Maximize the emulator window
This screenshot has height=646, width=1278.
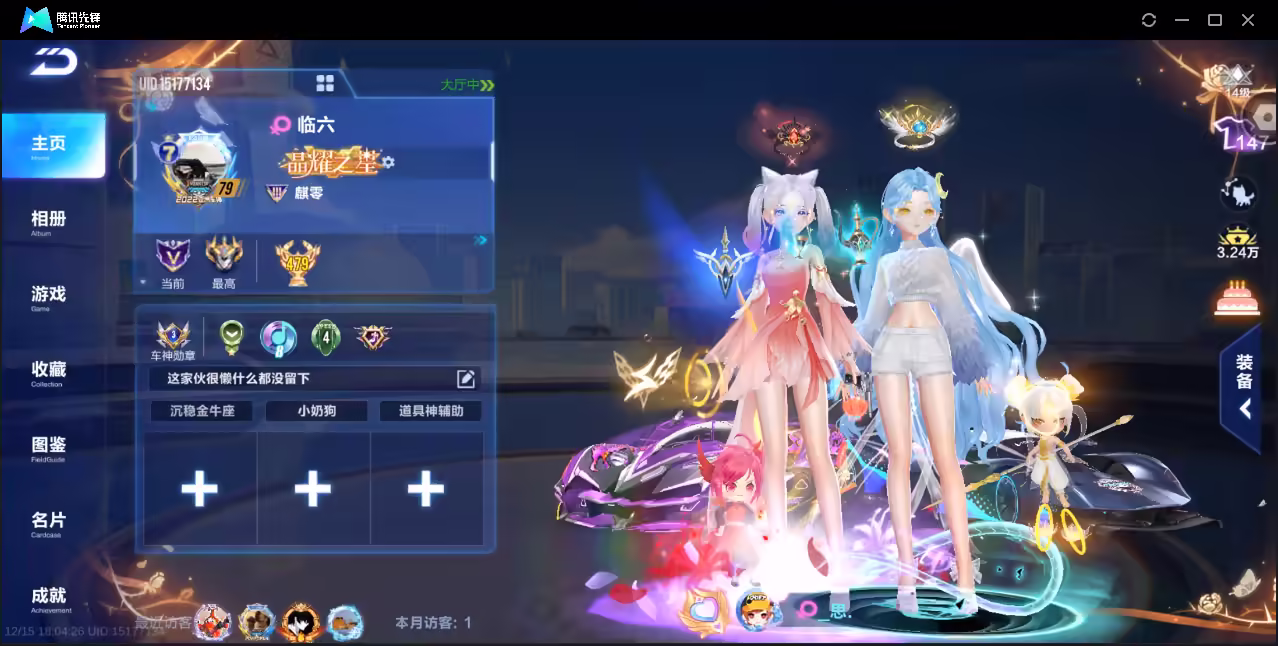click(x=1215, y=20)
